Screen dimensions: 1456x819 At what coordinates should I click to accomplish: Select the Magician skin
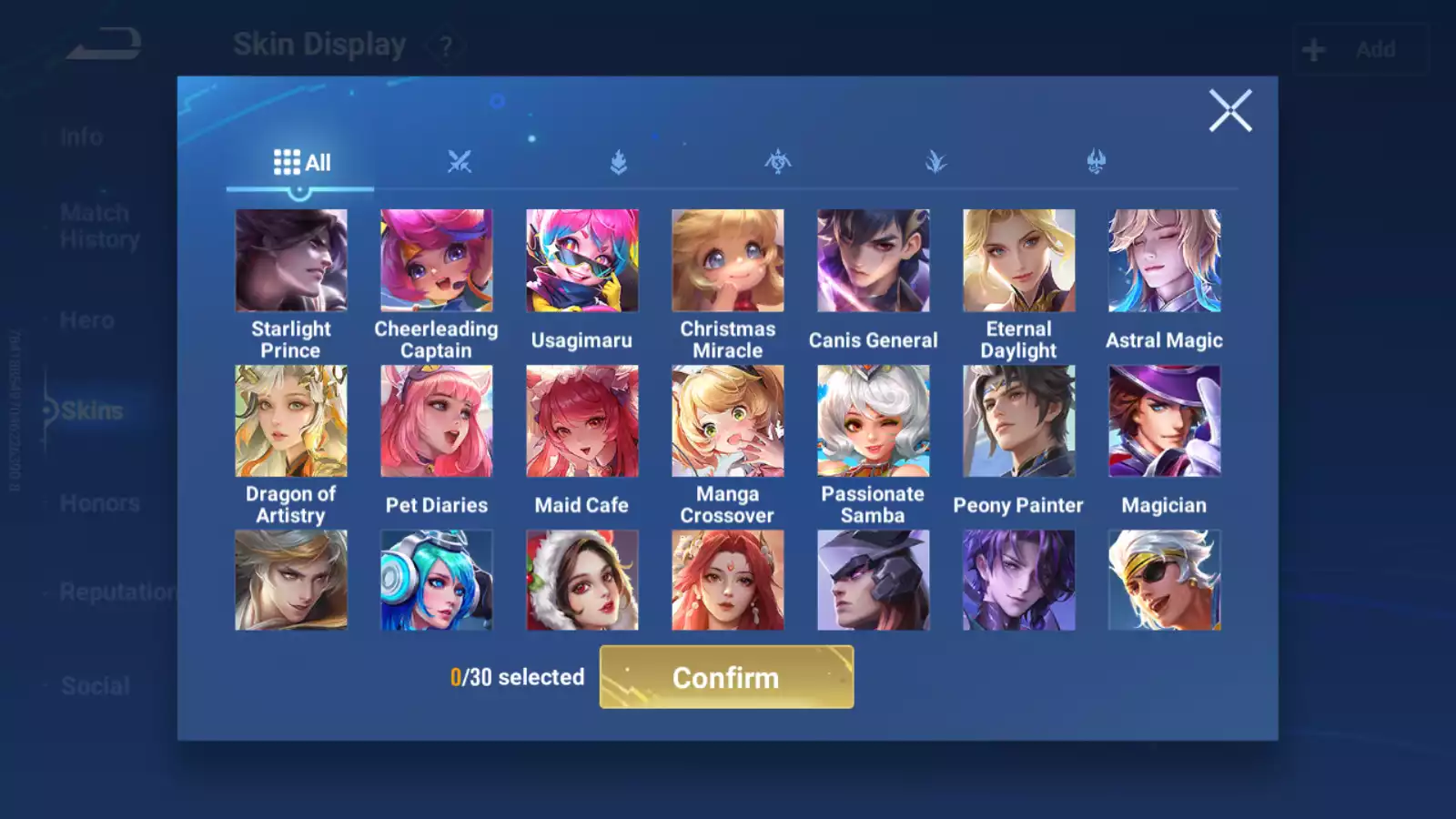point(1165,421)
